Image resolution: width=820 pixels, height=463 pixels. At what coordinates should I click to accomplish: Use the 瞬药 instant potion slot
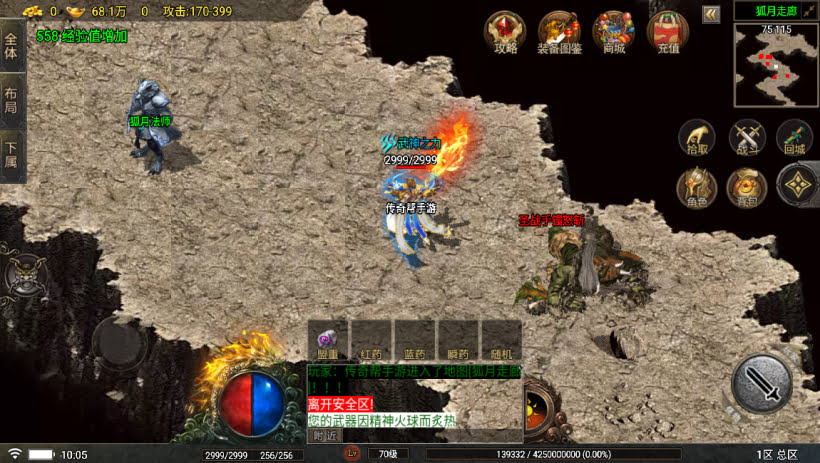pyautogui.click(x=458, y=340)
